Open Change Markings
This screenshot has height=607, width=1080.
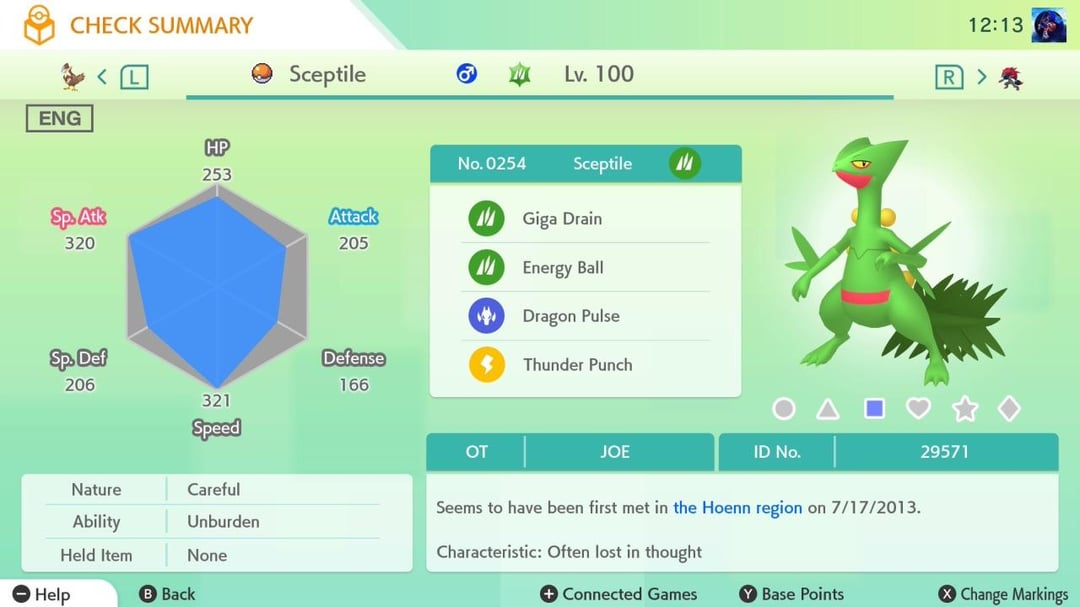(x=1003, y=594)
